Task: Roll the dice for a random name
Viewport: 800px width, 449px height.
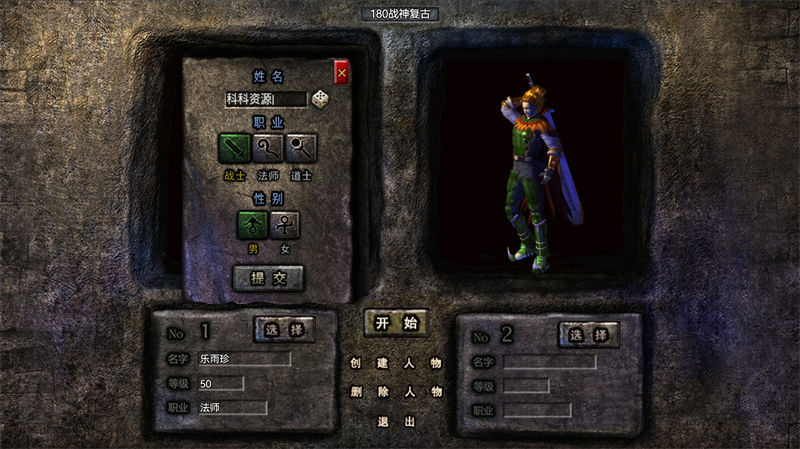Action: tap(321, 98)
